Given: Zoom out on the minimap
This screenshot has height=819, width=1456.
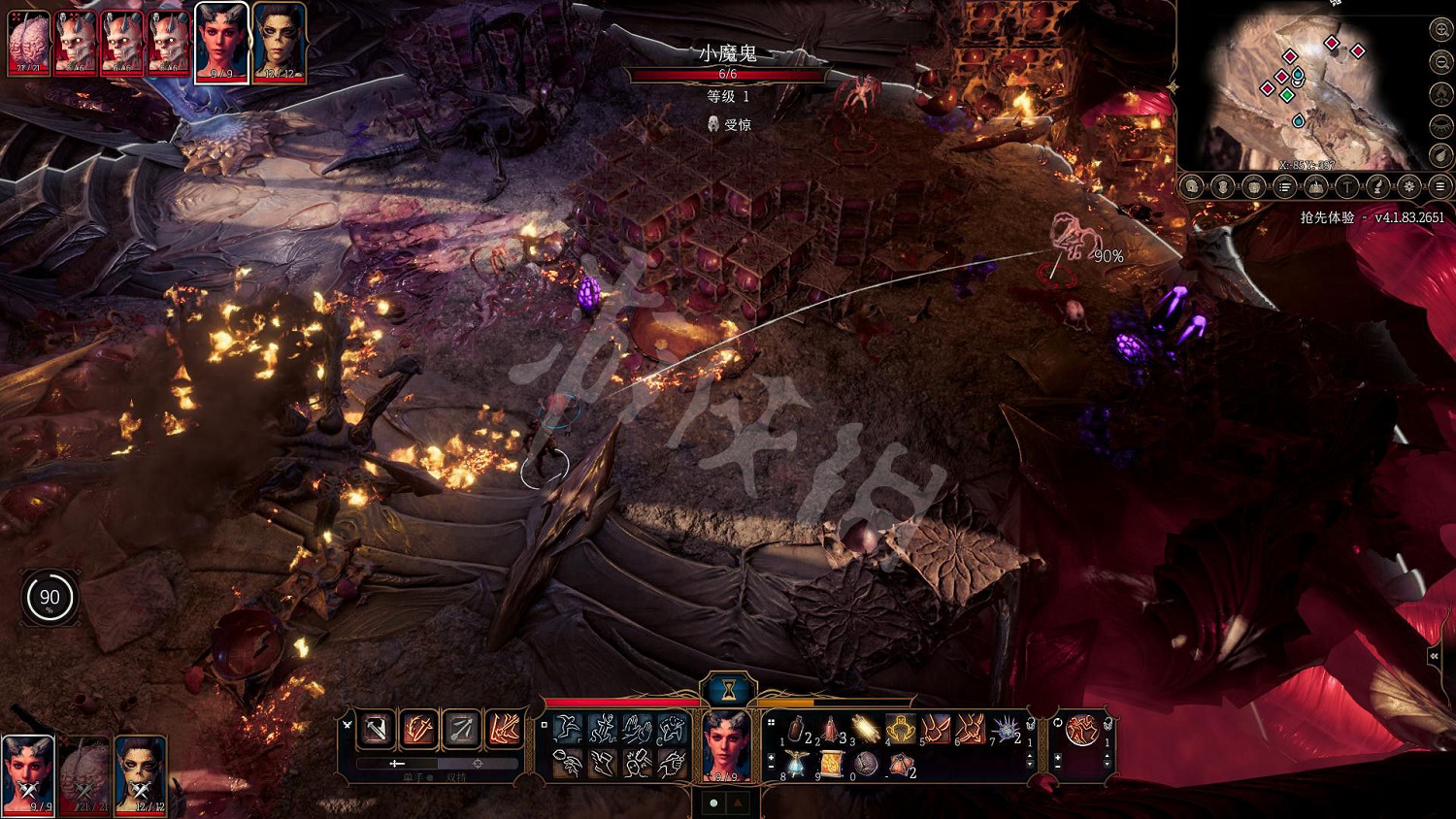Looking at the screenshot, I should pos(1440,62).
